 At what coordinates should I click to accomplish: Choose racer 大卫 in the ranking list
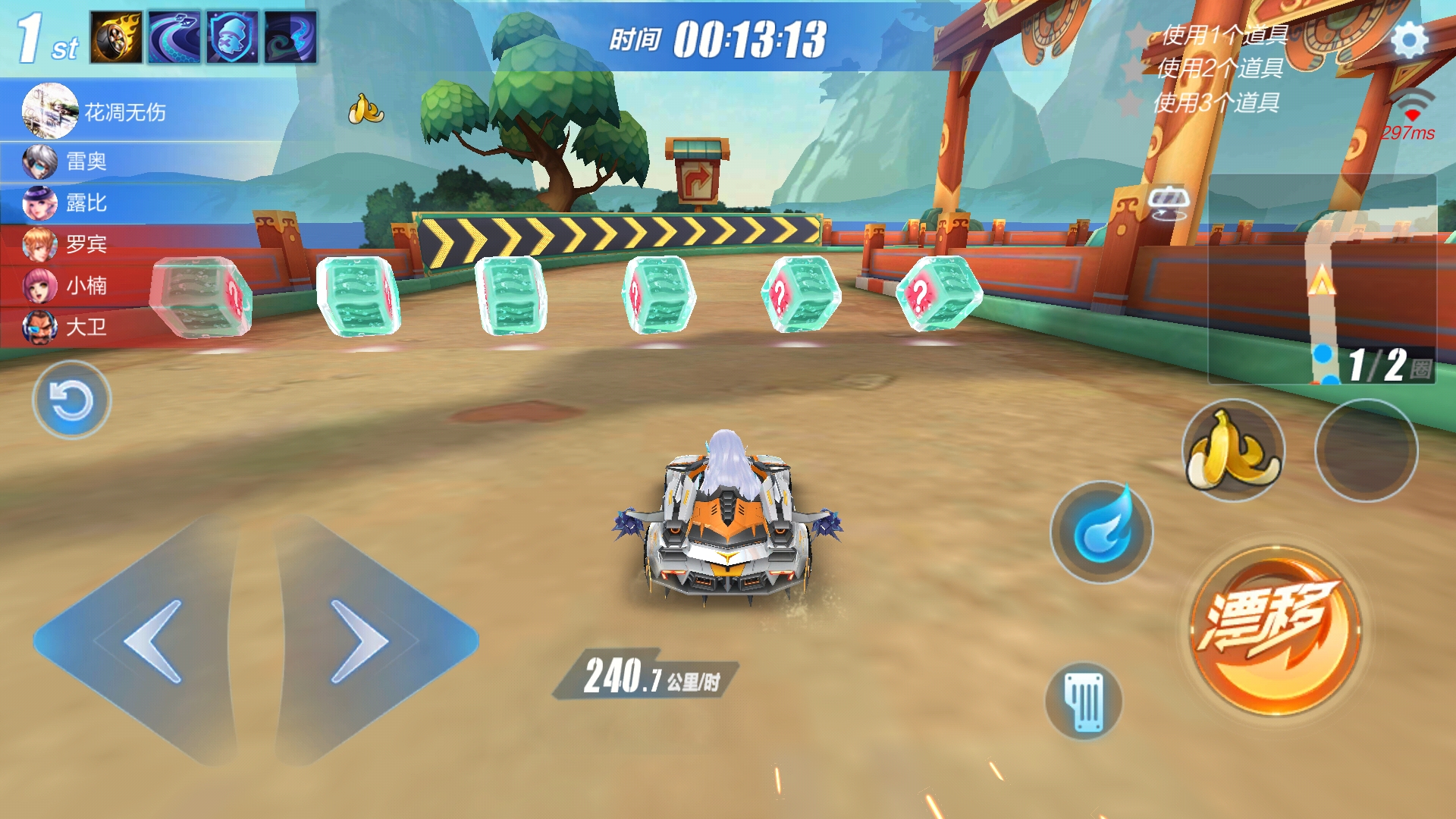(x=86, y=328)
